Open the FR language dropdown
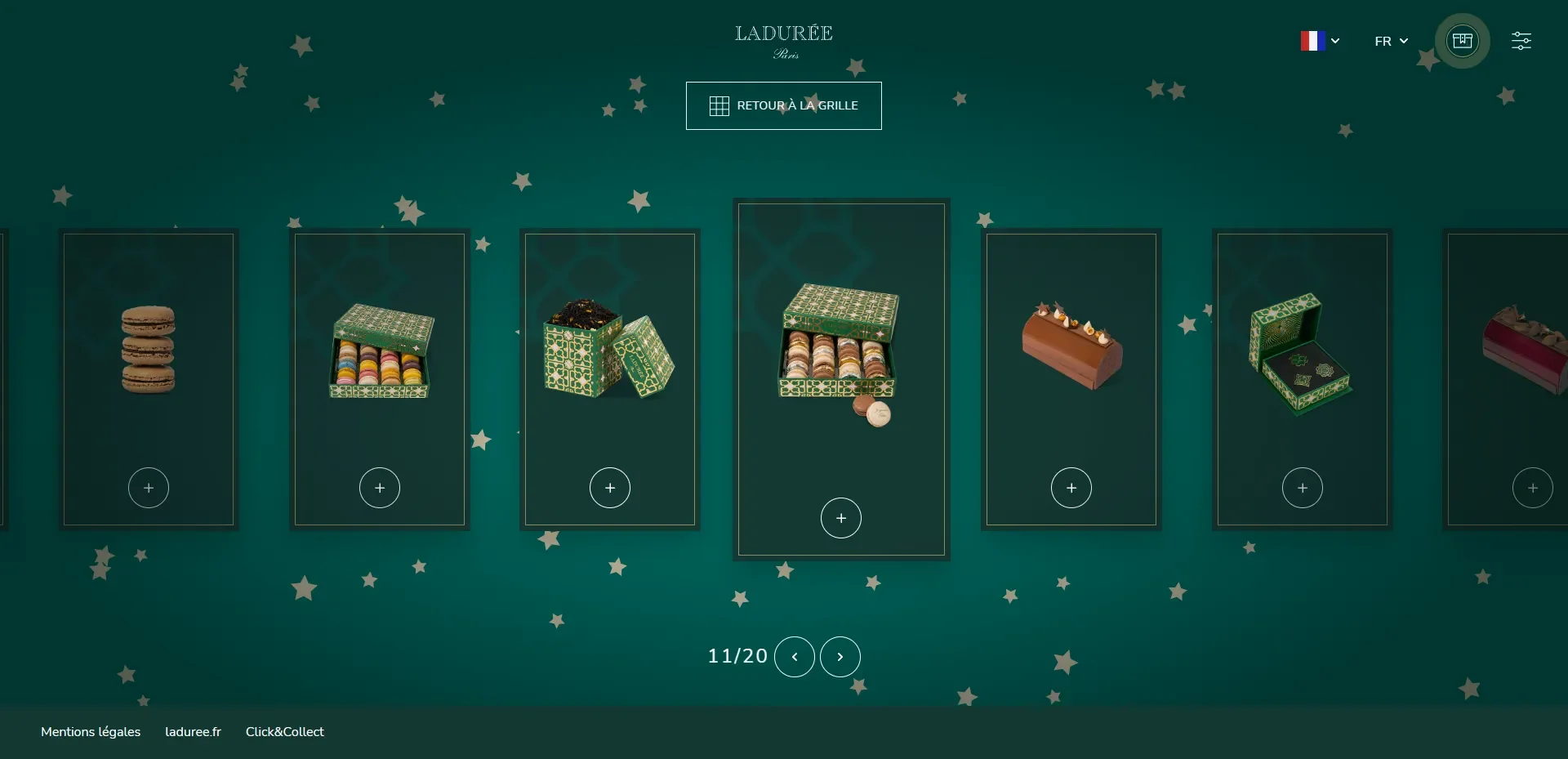 (1391, 41)
